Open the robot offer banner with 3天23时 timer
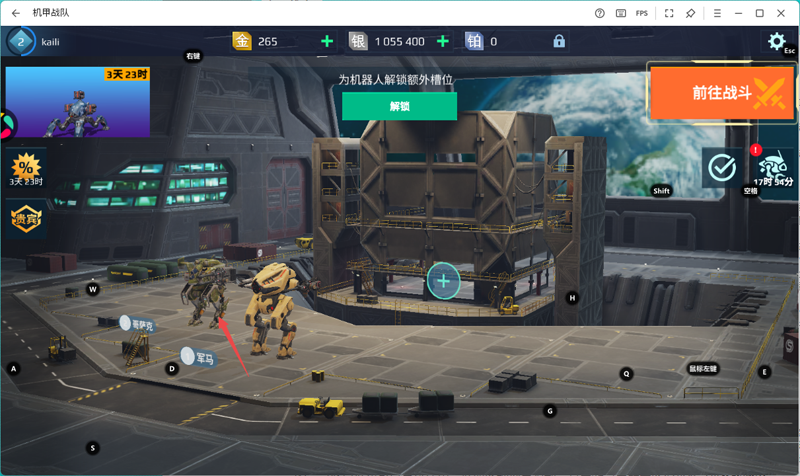This screenshot has height=476, width=800. [x=78, y=102]
